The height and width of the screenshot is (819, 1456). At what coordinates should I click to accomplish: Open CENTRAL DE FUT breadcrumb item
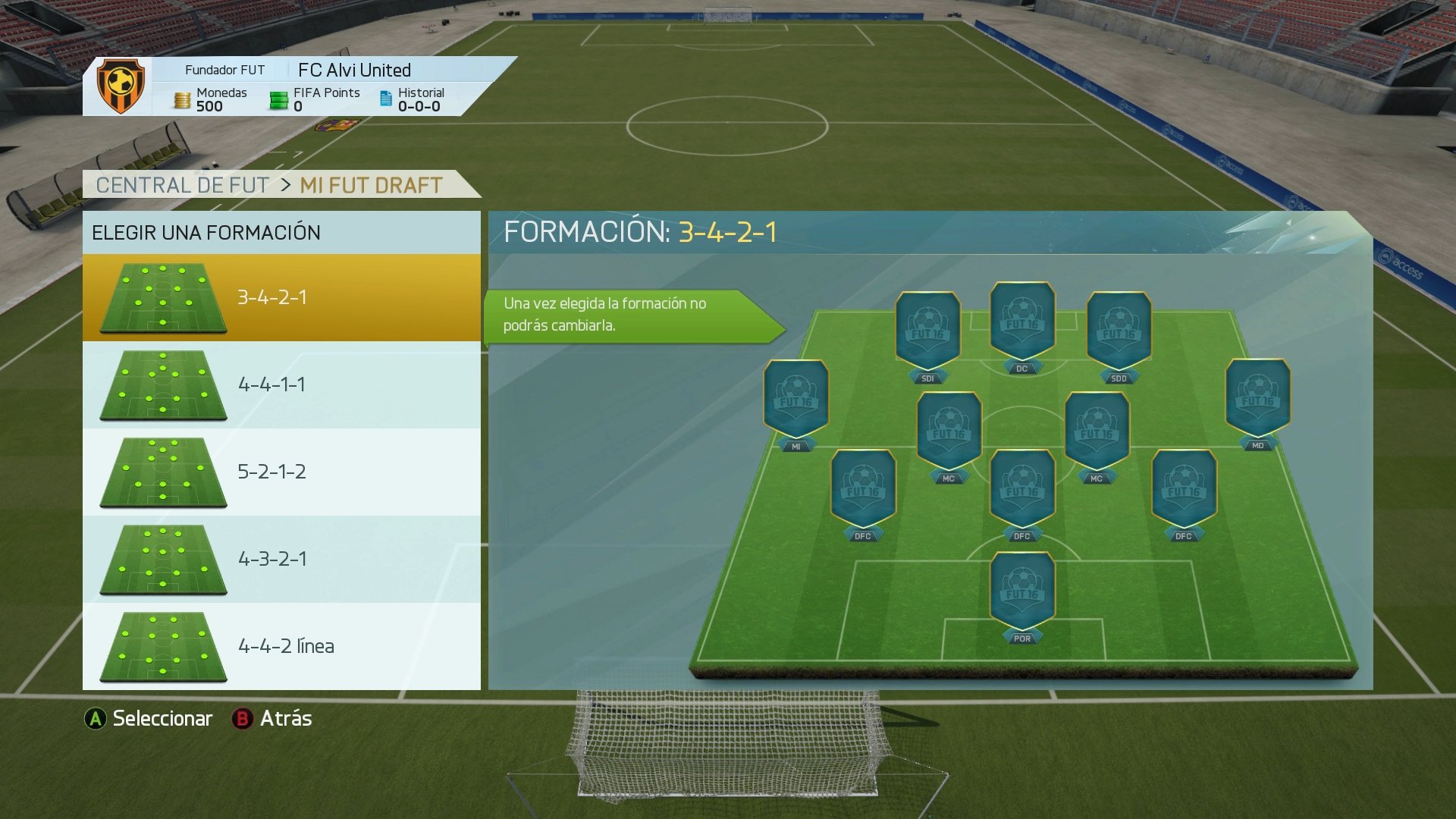(x=182, y=184)
